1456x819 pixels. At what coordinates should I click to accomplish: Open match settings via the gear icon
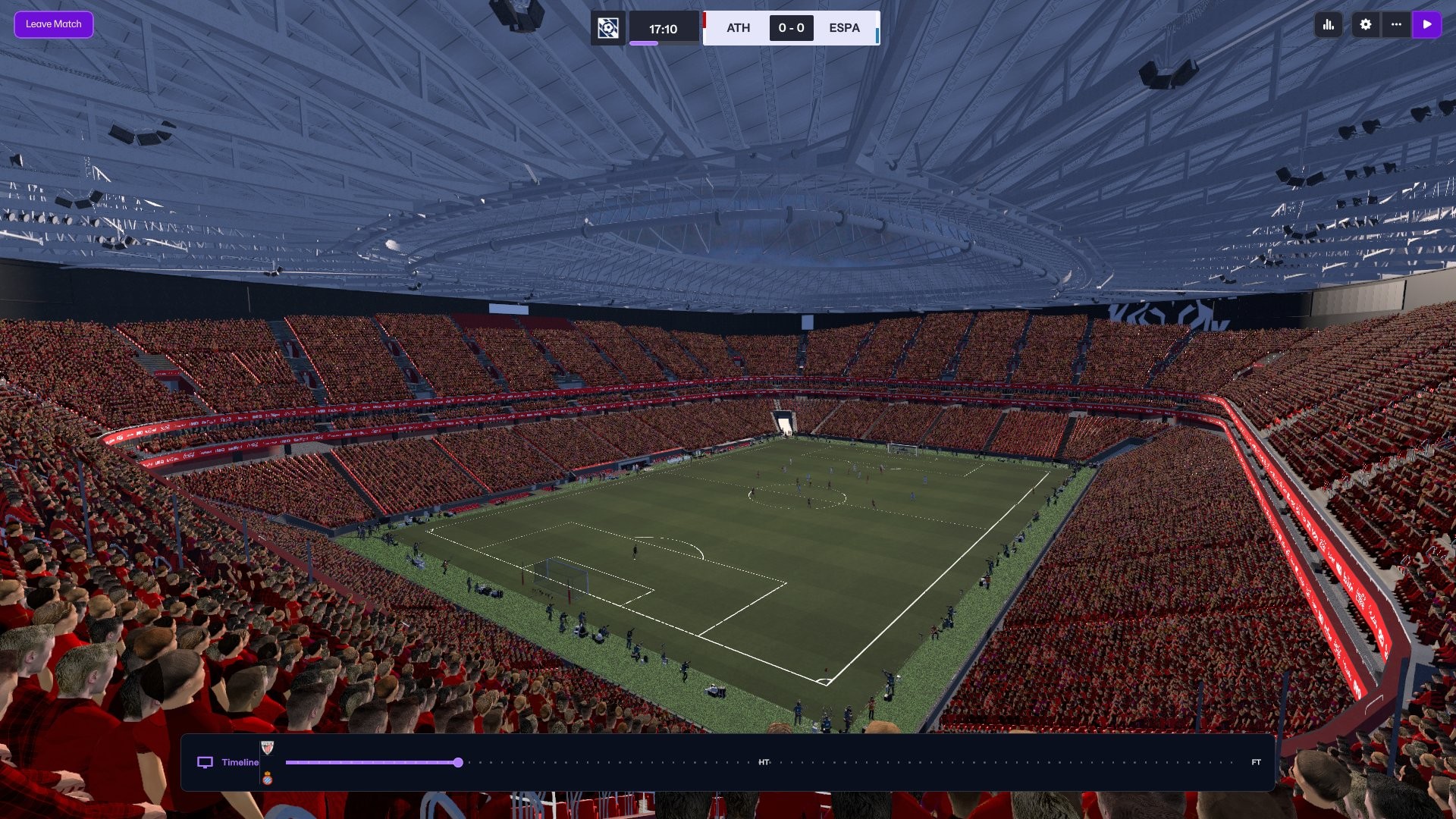[1366, 24]
